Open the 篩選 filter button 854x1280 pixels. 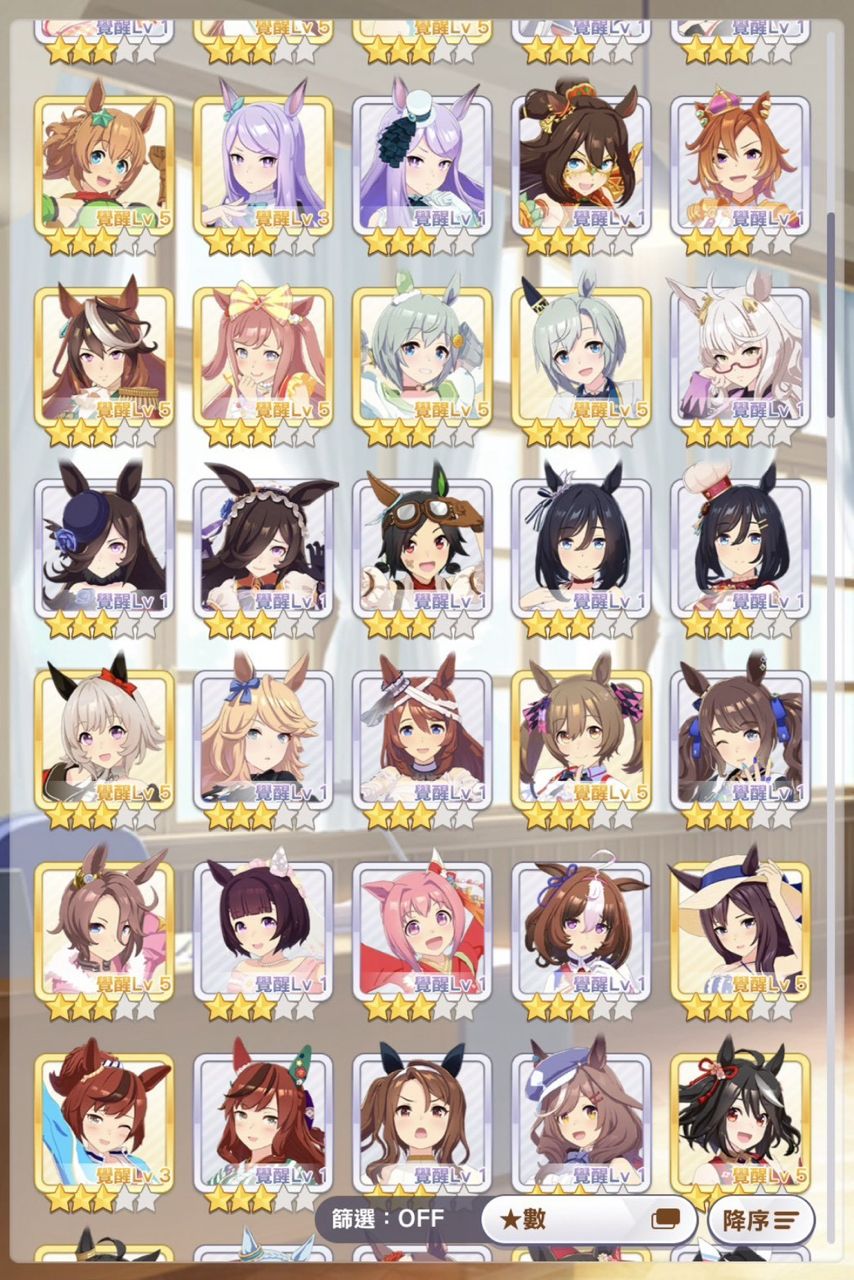(390, 1219)
